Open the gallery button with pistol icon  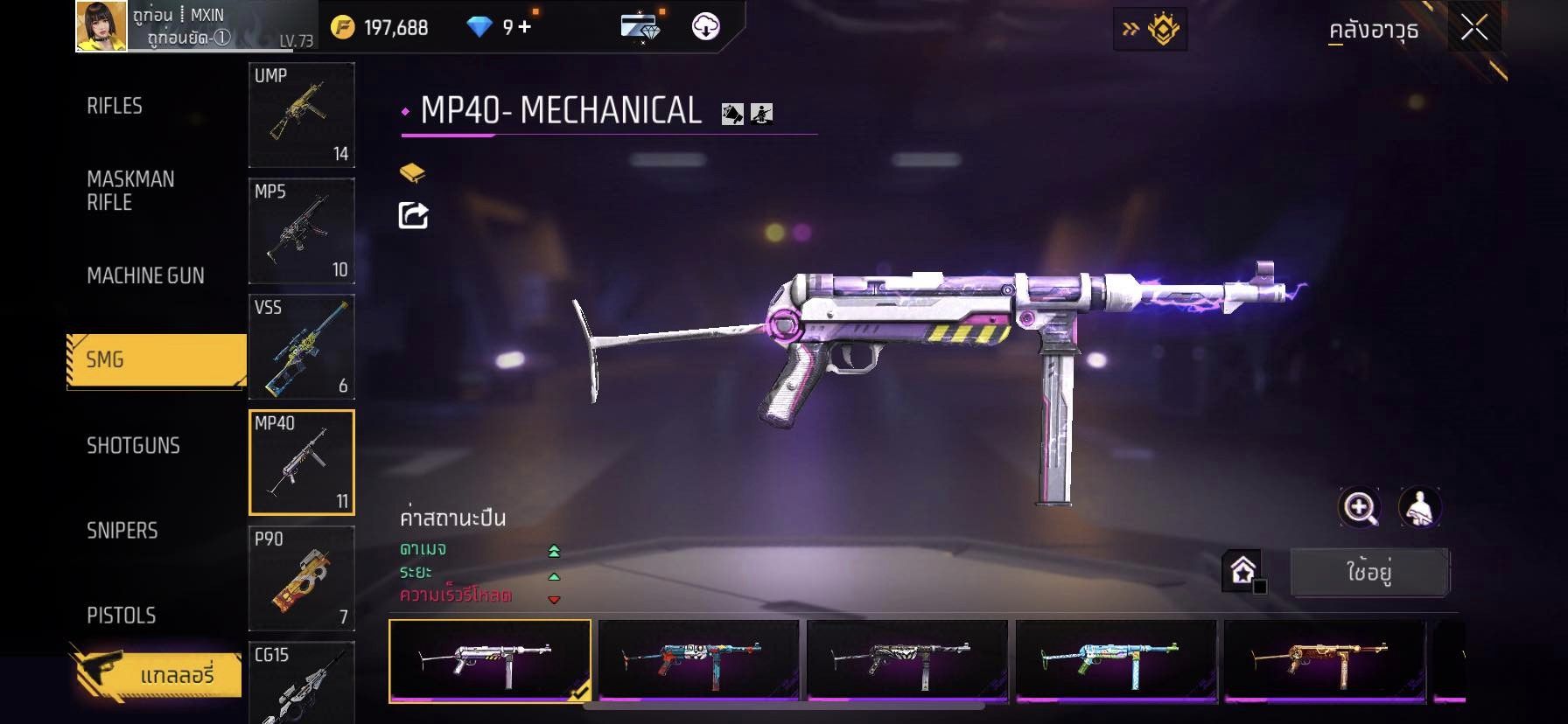pos(156,674)
